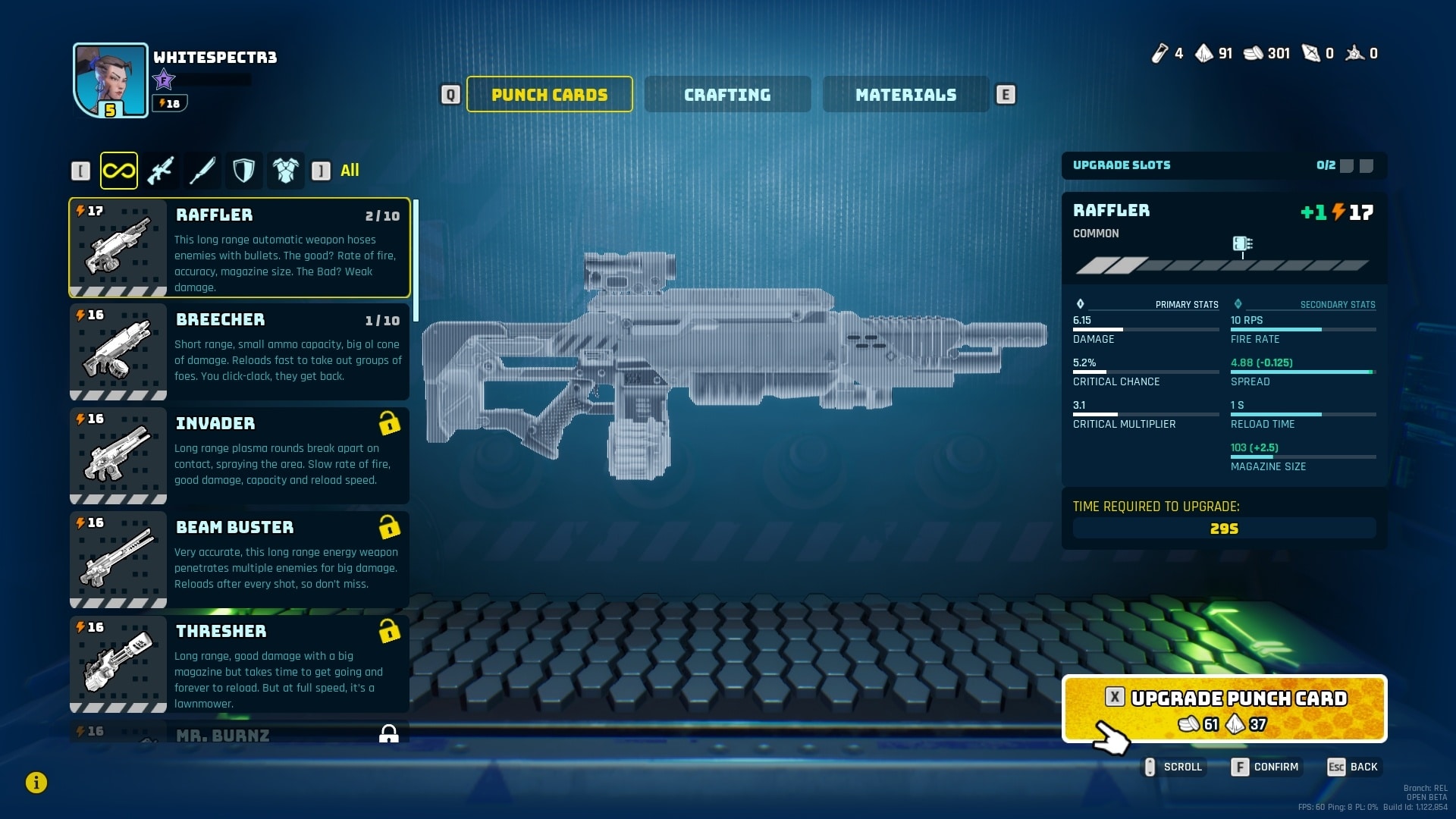Viewport: 1456px width, 819px height.
Task: Filter punch cards by armor
Action: pyautogui.click(x=285, y=171)
